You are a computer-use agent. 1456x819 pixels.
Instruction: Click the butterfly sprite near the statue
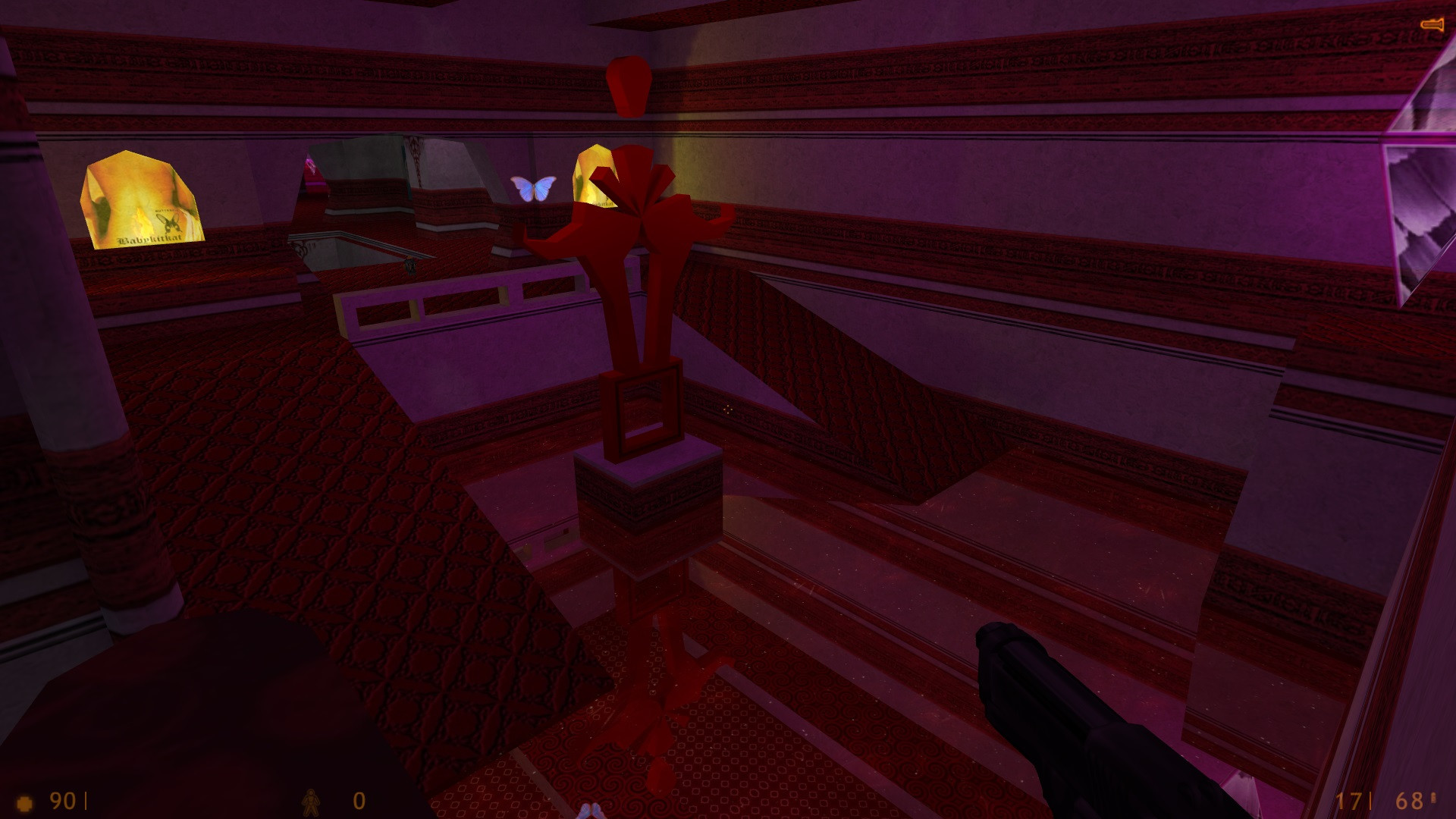pos(533,187)
